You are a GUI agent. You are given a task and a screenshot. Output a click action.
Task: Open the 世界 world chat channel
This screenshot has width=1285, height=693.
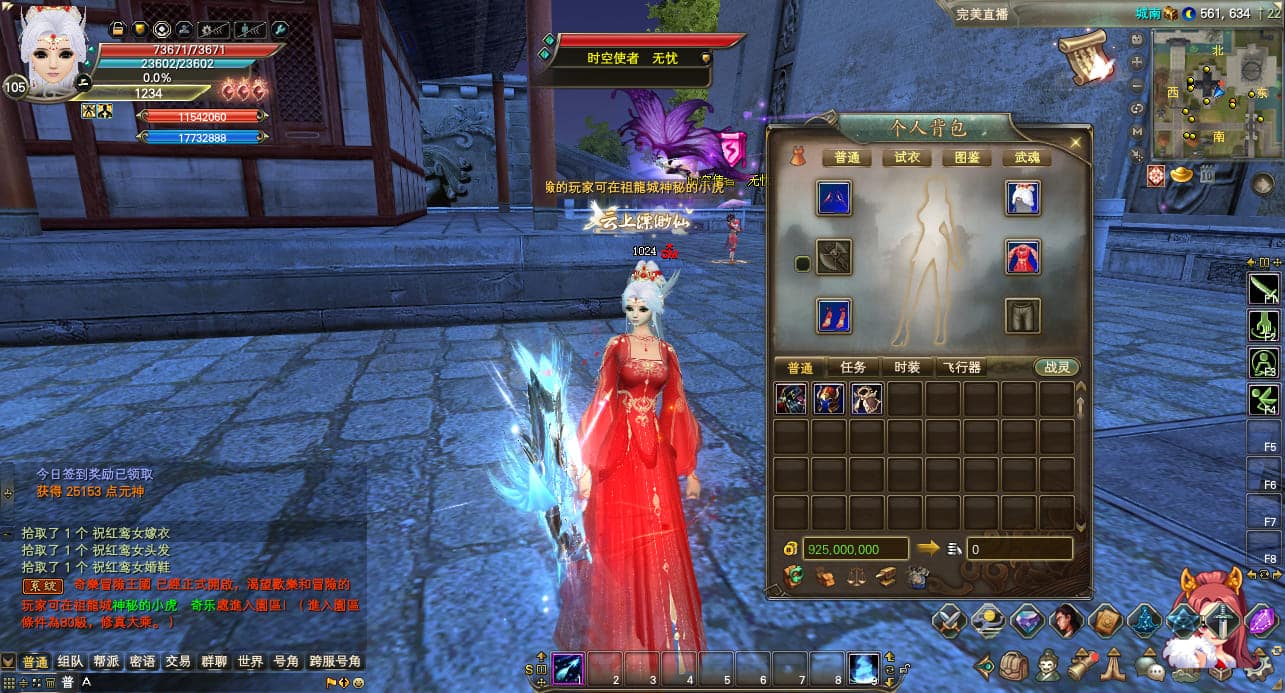click(250, 661)
